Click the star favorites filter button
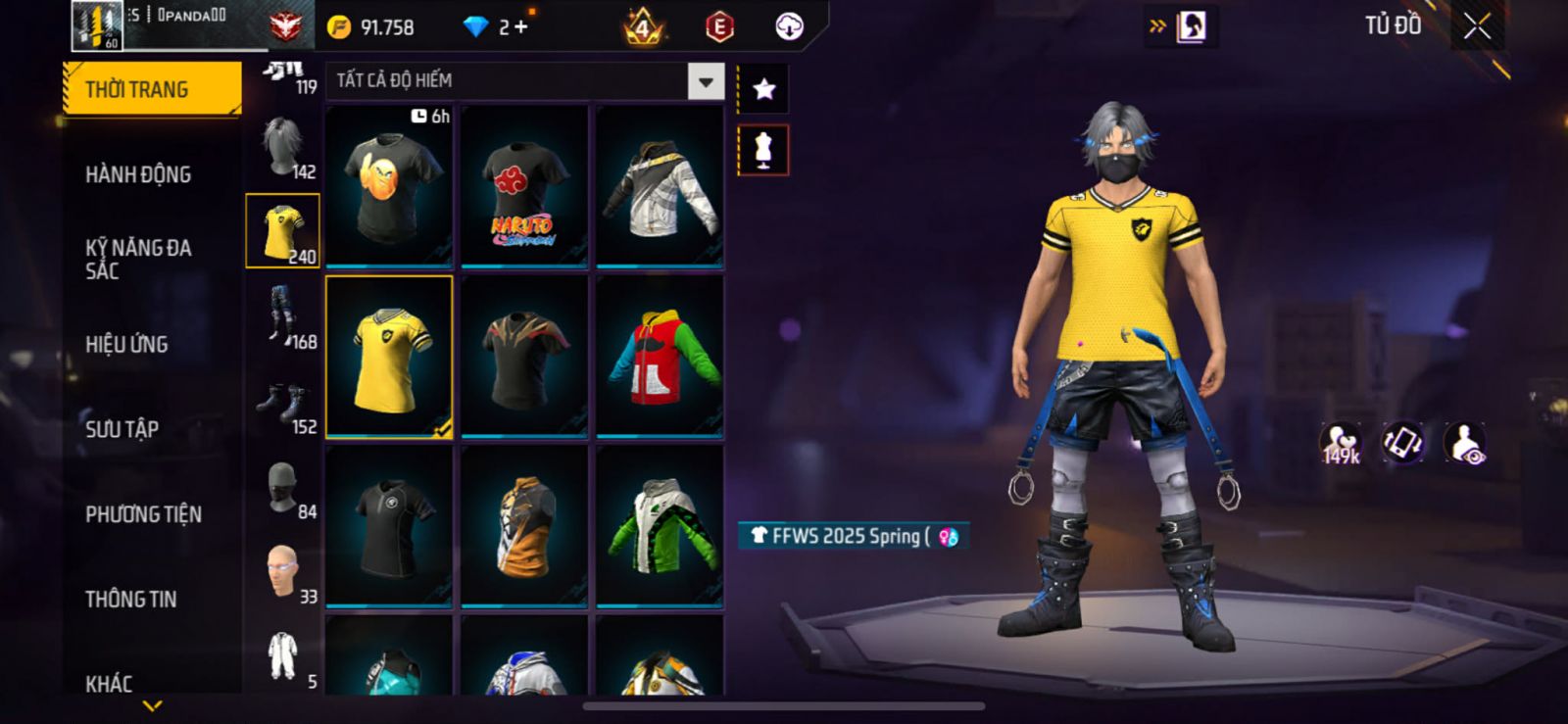The height and width of the screenshot is (724, 1568). (763, 89)
